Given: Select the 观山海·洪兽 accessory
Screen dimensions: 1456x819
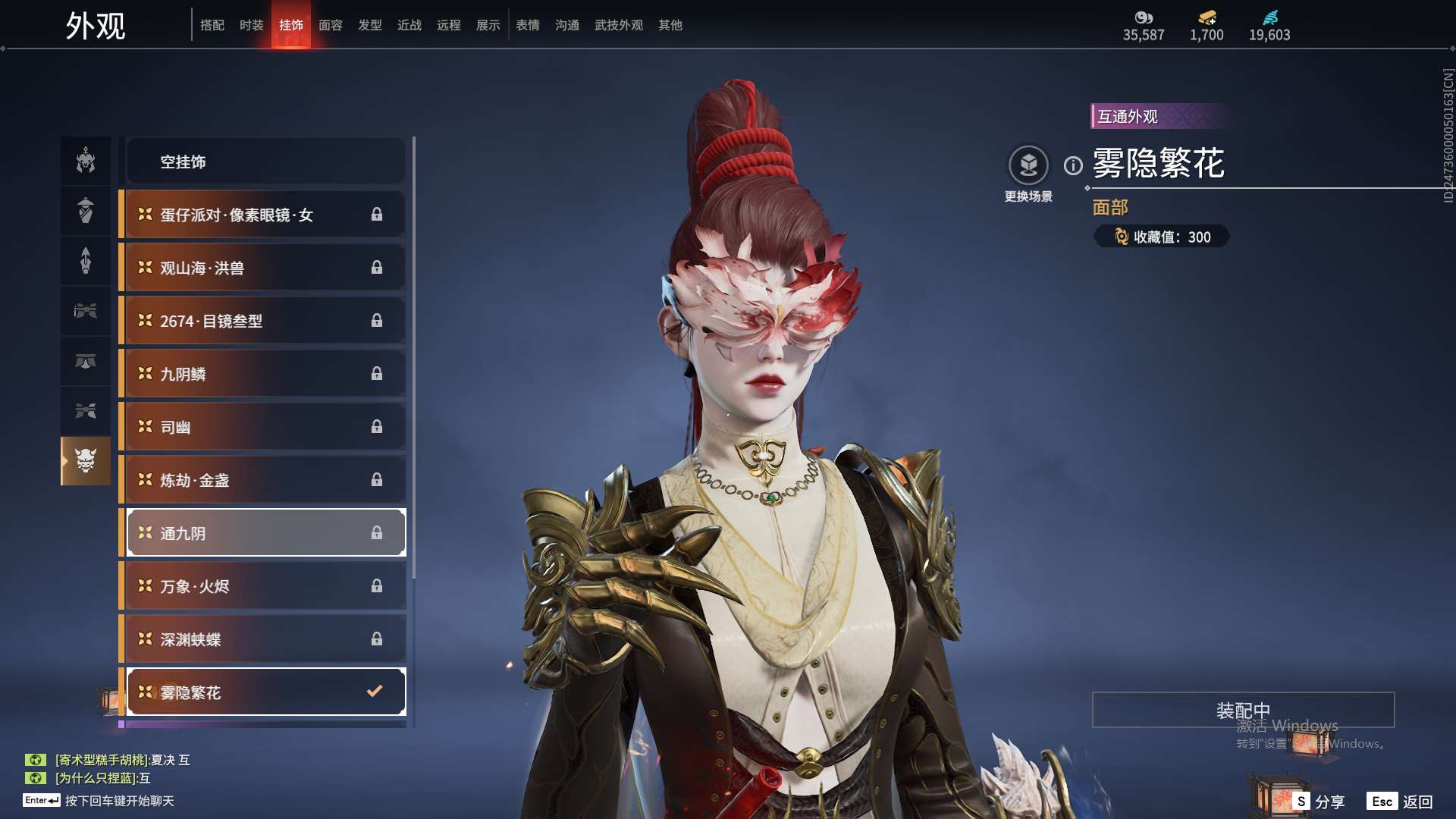Looking at the screenshot, I should (x=265, y=268).
